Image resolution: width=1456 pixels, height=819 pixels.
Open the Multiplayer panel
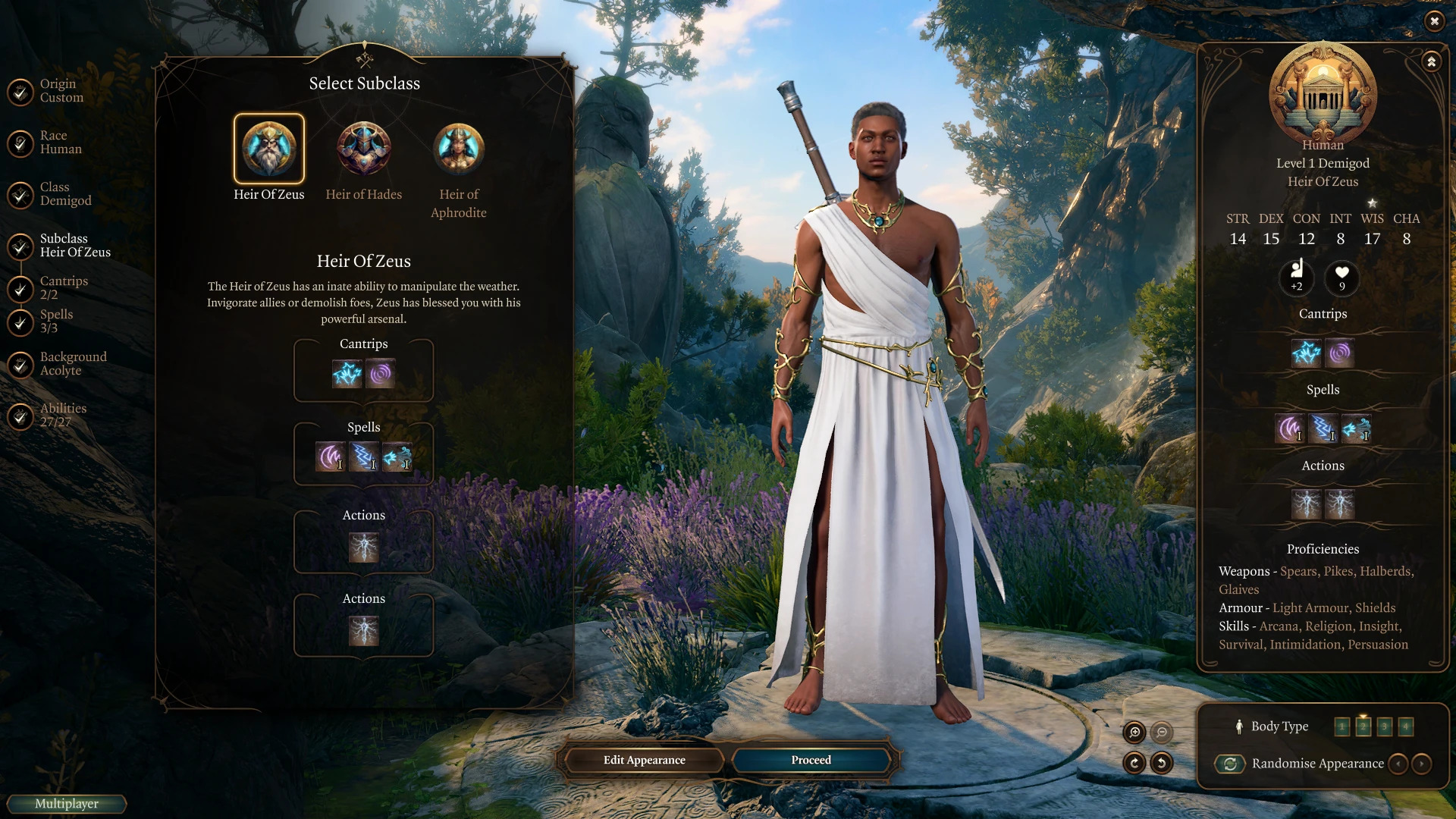(67, 804)
